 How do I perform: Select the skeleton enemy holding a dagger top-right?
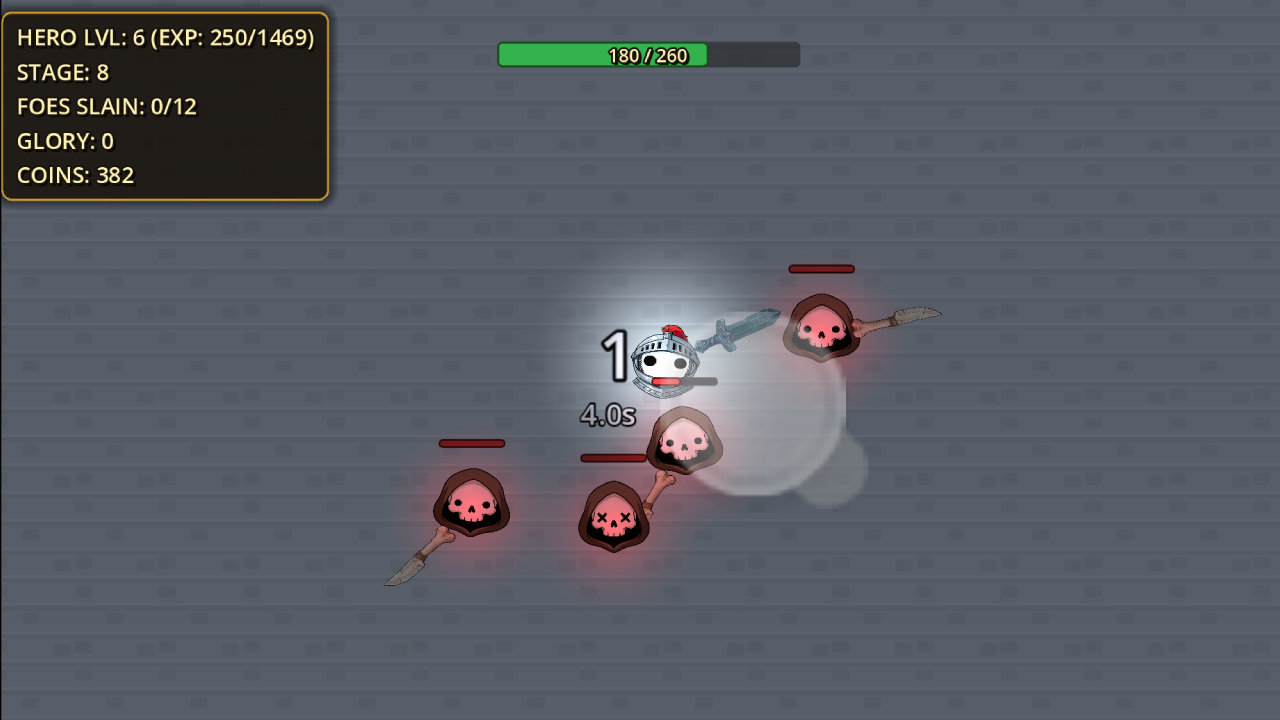(x=823, y=330)
